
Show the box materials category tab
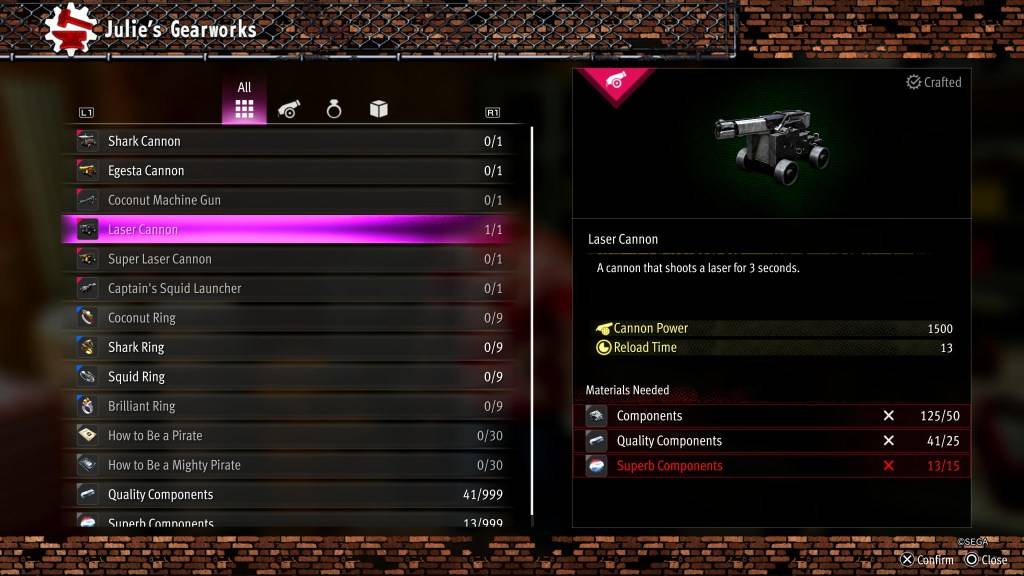click(379, 110)
